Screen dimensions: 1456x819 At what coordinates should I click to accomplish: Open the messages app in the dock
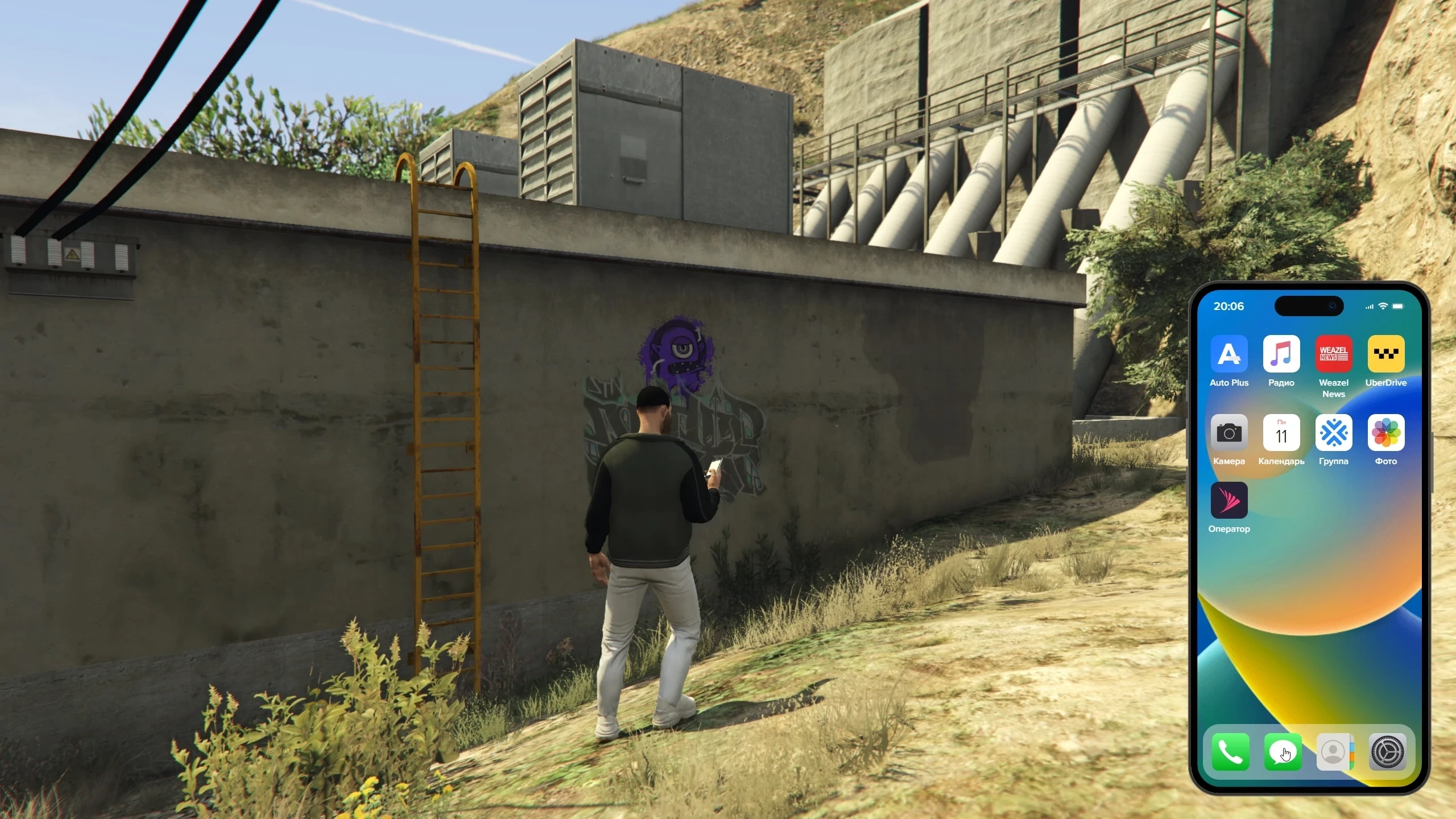point(1283,752)
